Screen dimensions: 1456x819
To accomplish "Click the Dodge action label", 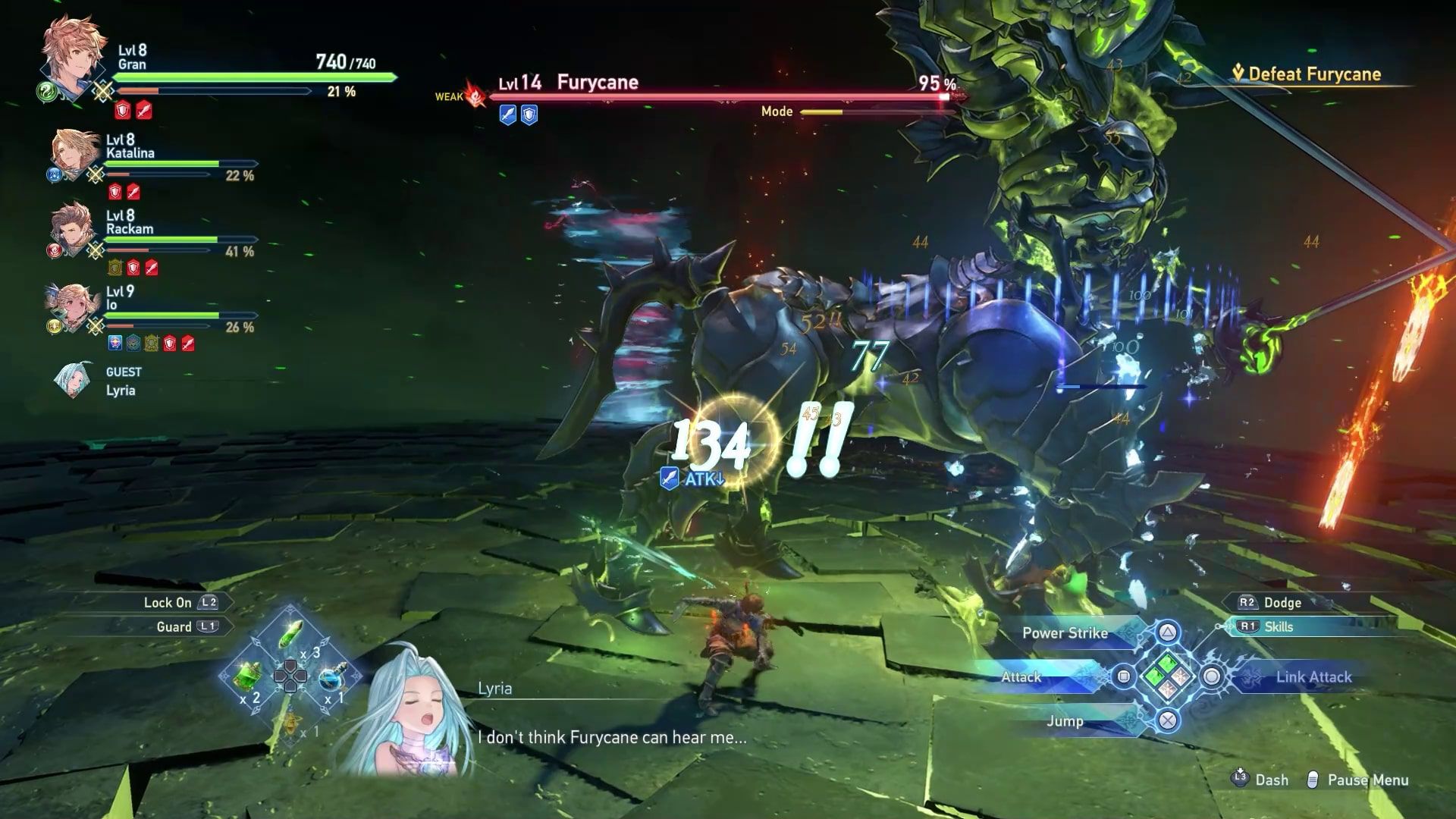I will (1282, 603).
